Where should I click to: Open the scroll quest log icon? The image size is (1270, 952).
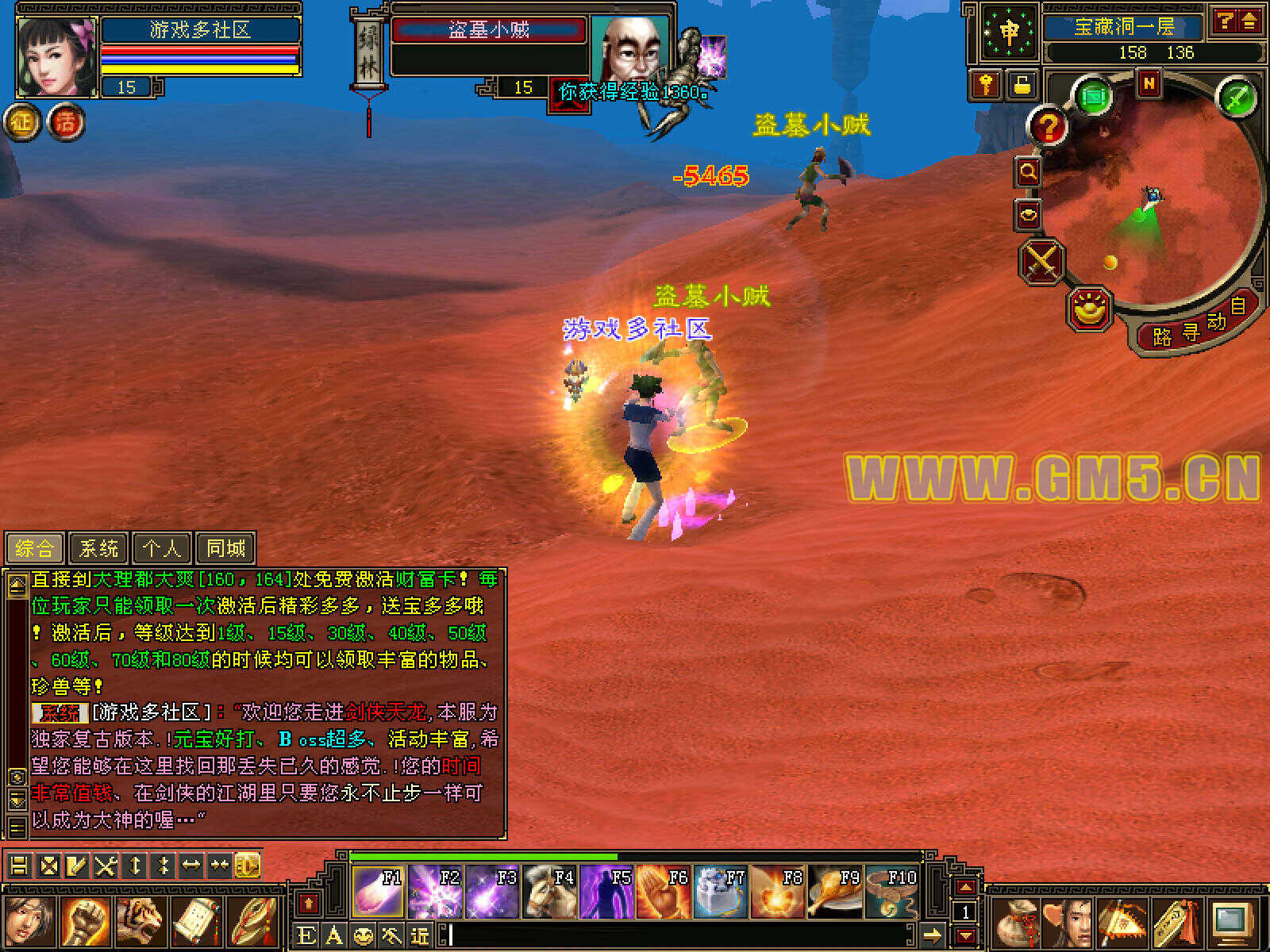[x=196, y=922]
